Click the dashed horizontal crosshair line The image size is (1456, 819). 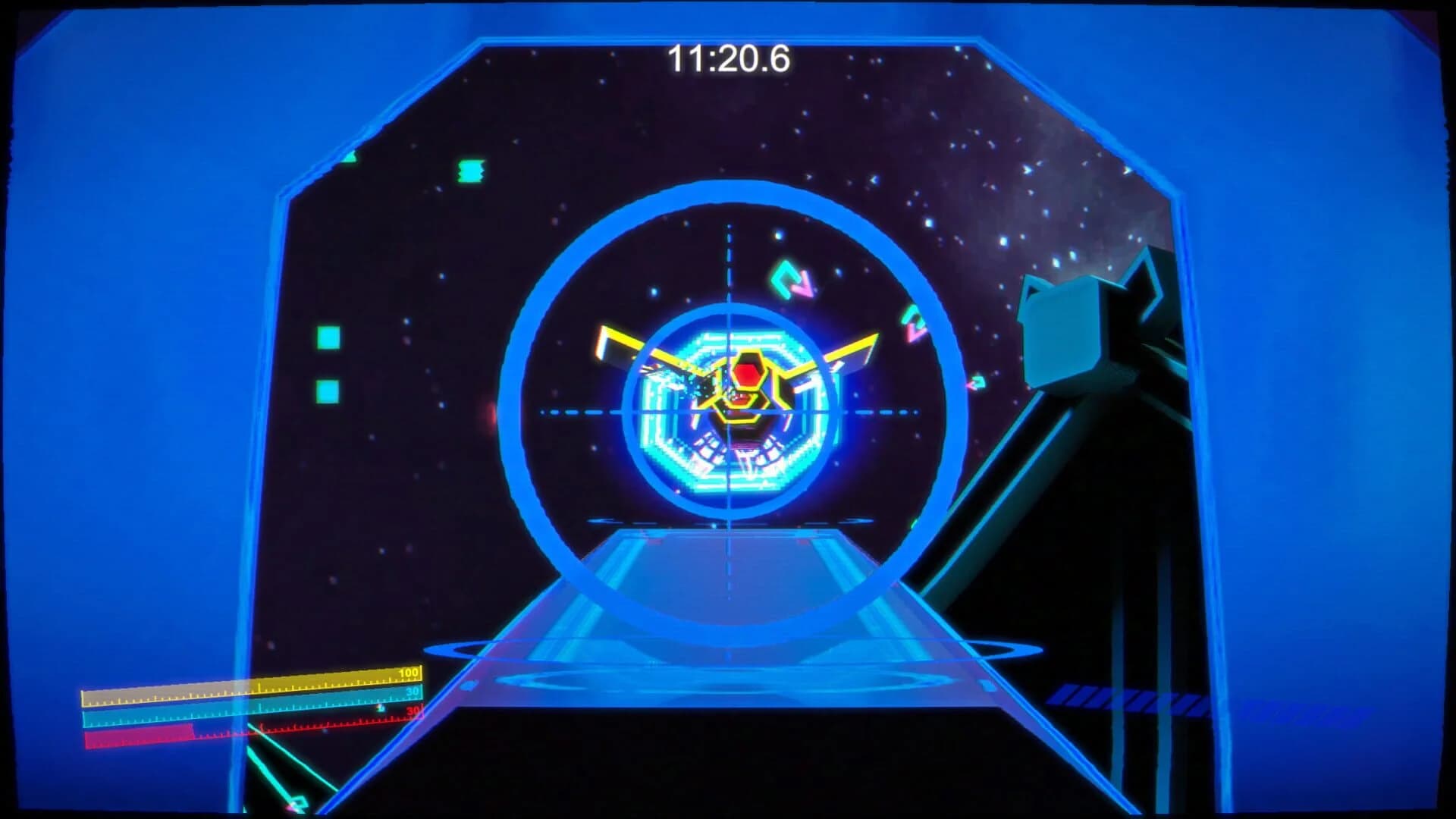point(591,409)
